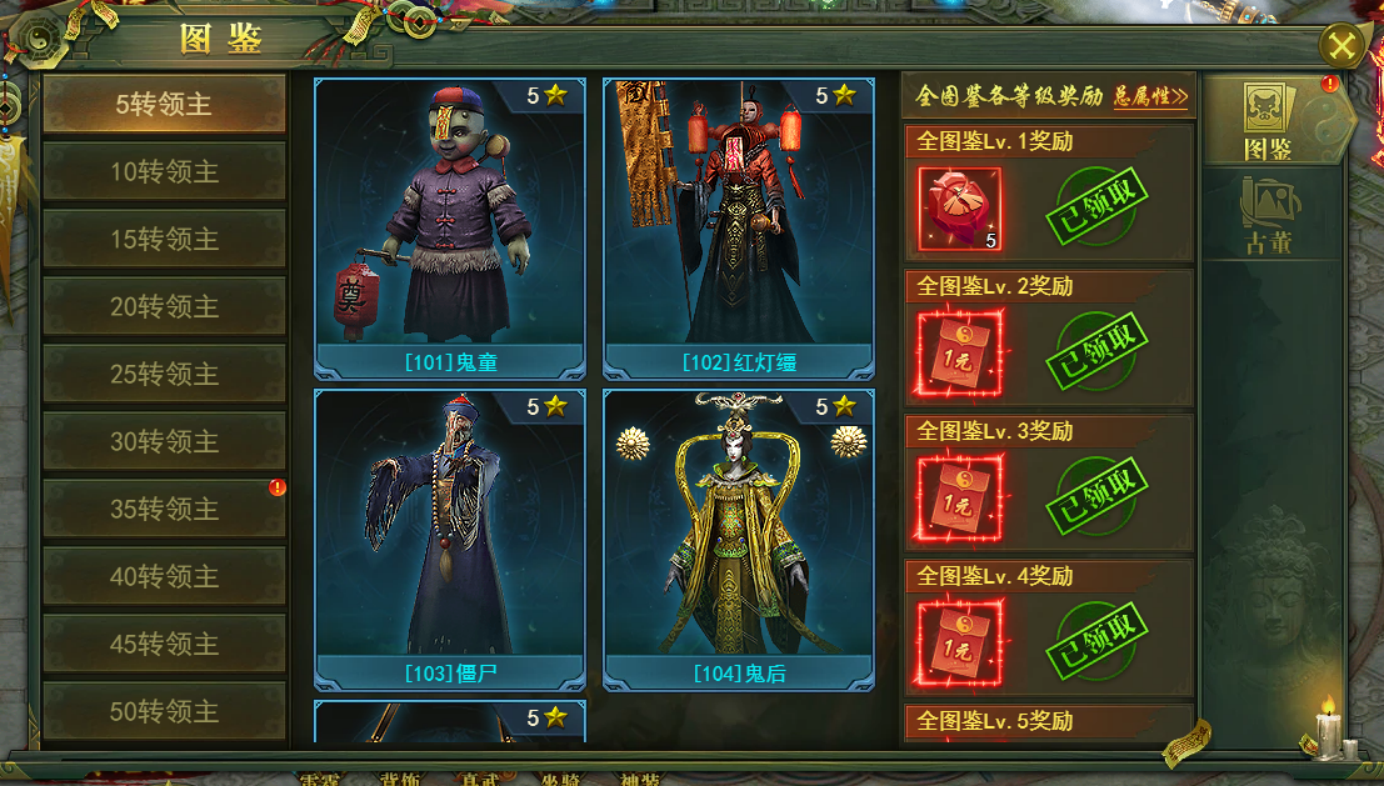Switch to 10转领主 category
Screen dimensions: 1384x787
pyautogui.click(x=164, y=172)
